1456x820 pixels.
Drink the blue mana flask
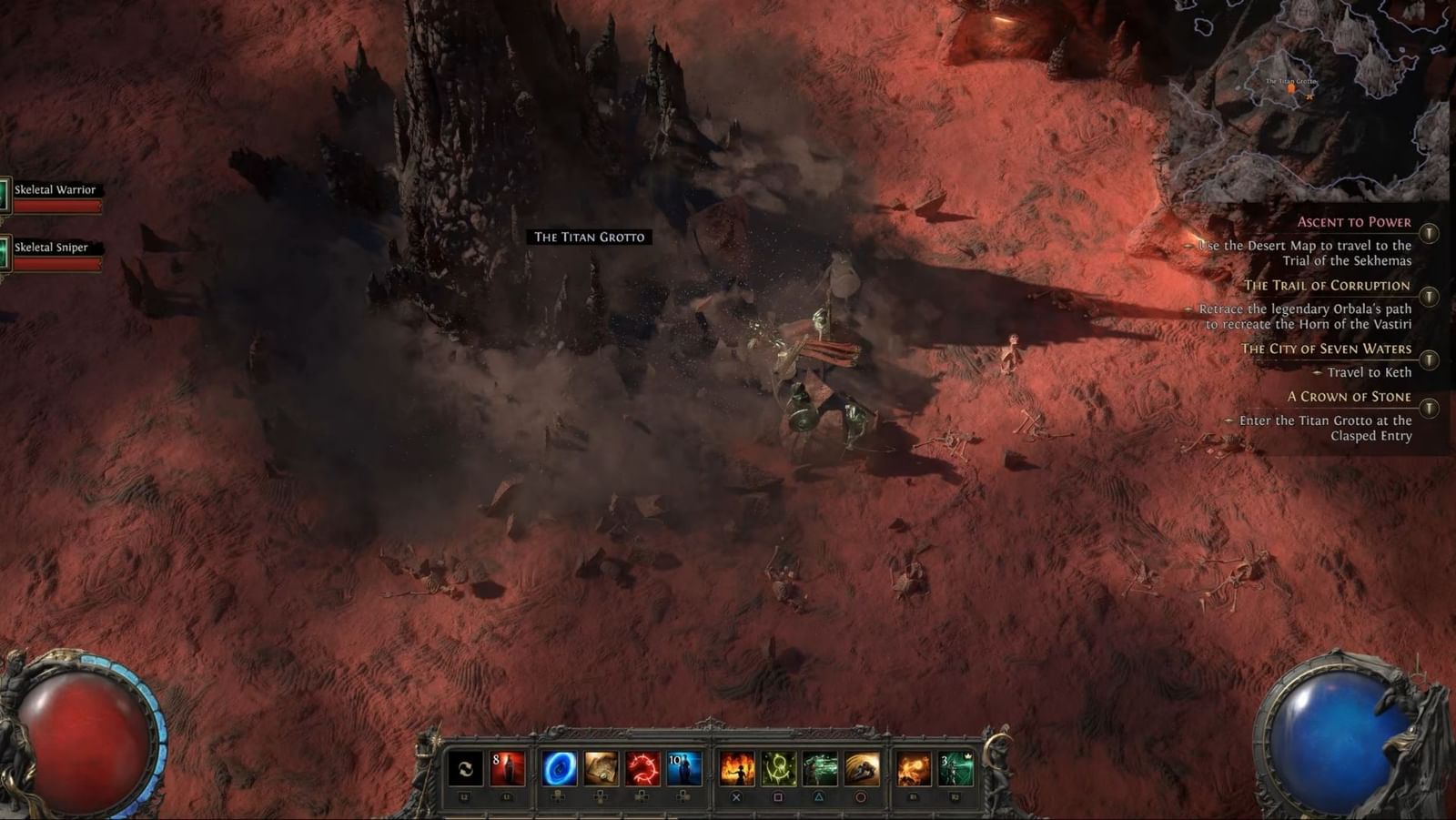[683, 768]
